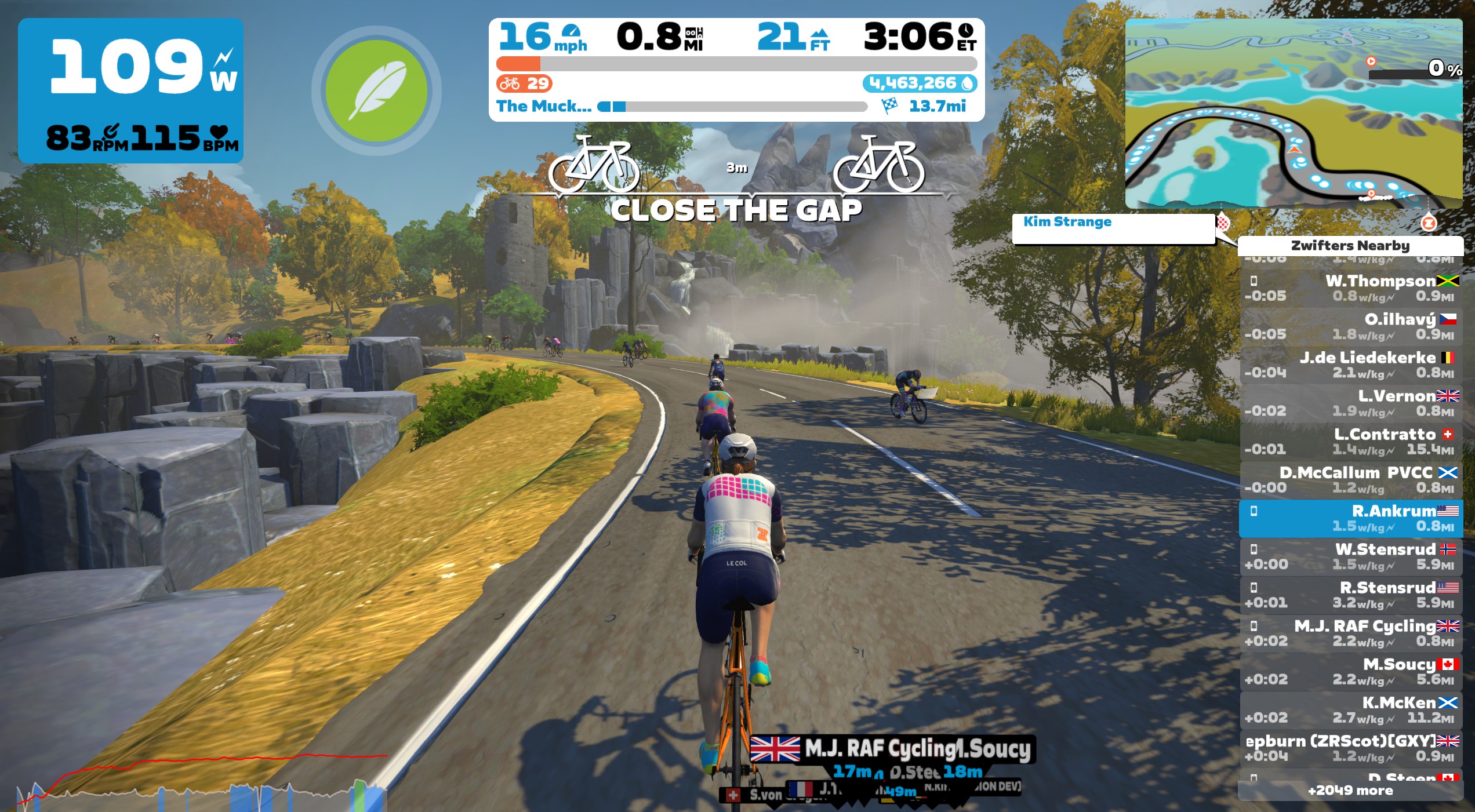Viewport: 1475px width, 812px height.
Task: Select highlighted R.Ankrum row
Action: click(x=1351, y=519)
